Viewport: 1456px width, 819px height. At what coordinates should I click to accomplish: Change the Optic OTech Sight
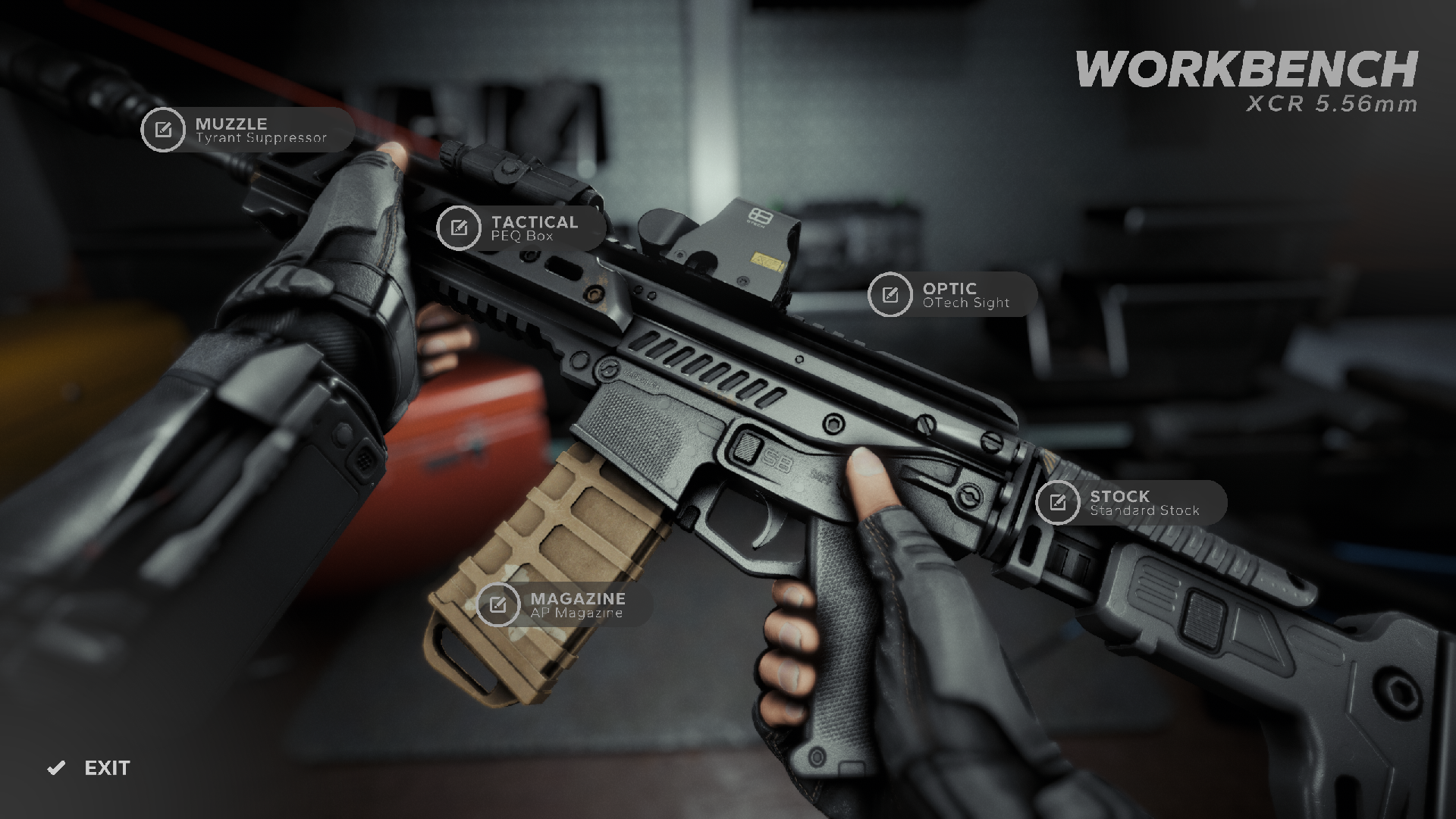(890, 294)
